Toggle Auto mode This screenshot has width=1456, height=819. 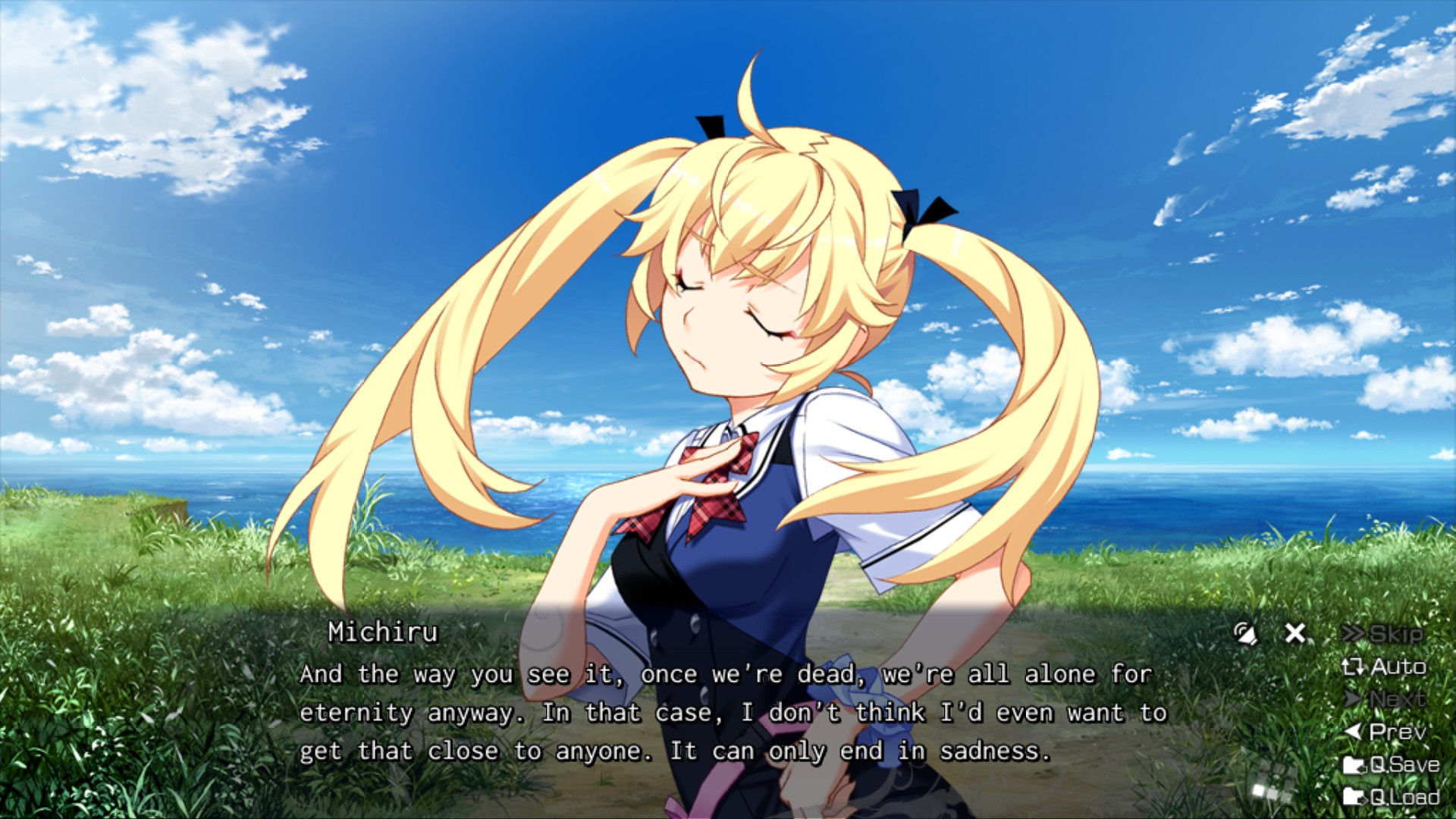[1384, 667]
